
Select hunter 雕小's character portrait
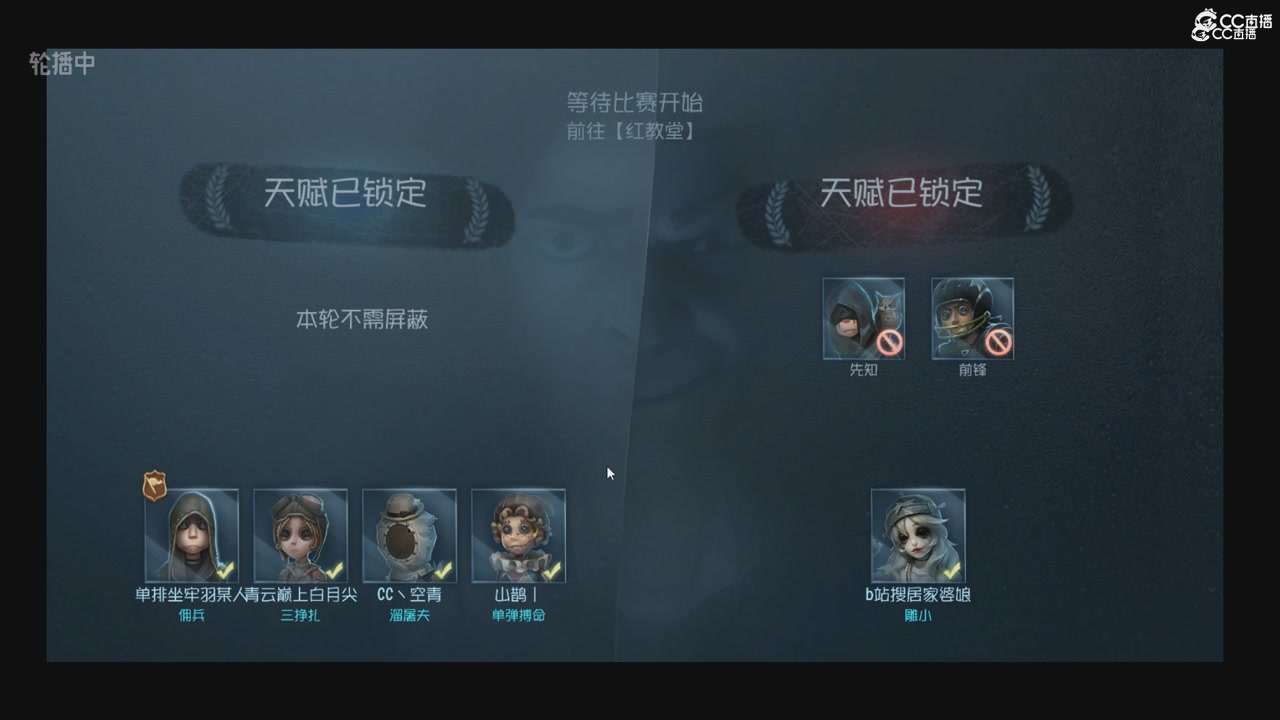[x=917, y=533]
